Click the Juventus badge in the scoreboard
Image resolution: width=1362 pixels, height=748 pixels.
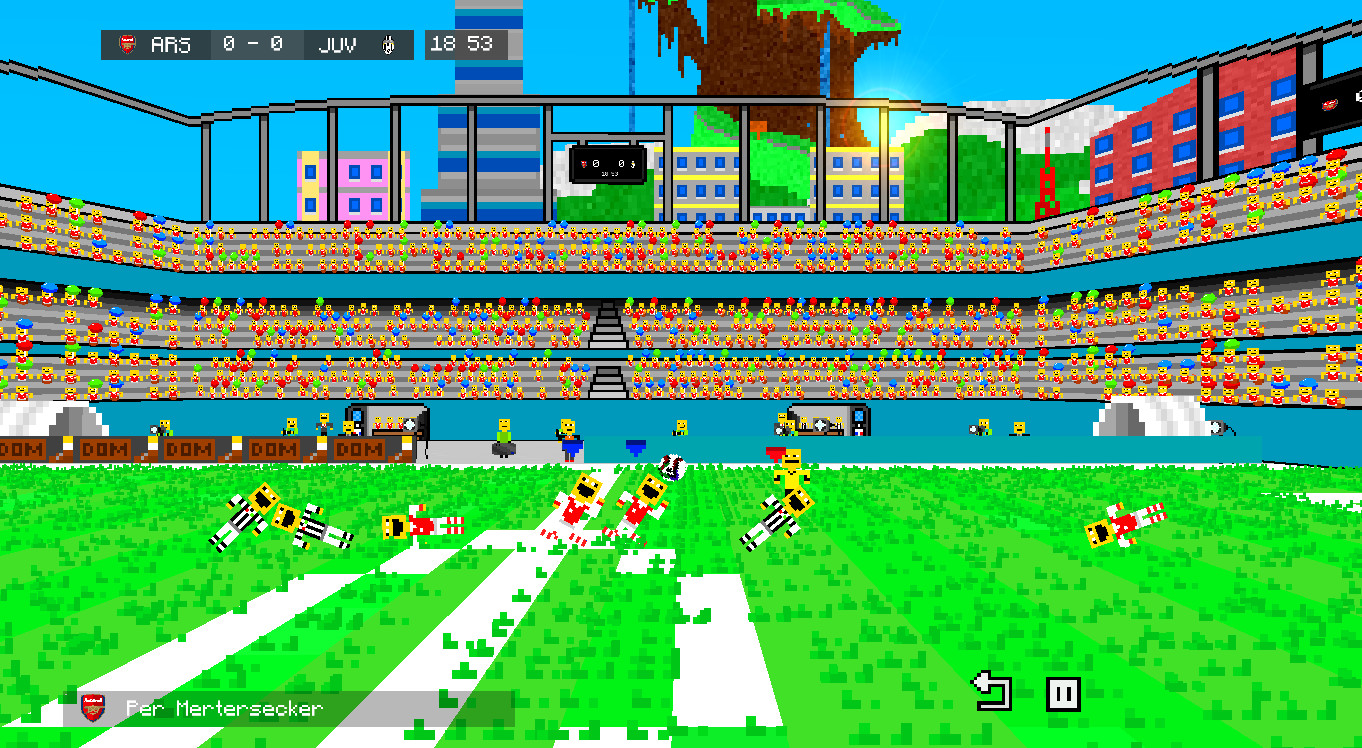click(x=390, y=44)
